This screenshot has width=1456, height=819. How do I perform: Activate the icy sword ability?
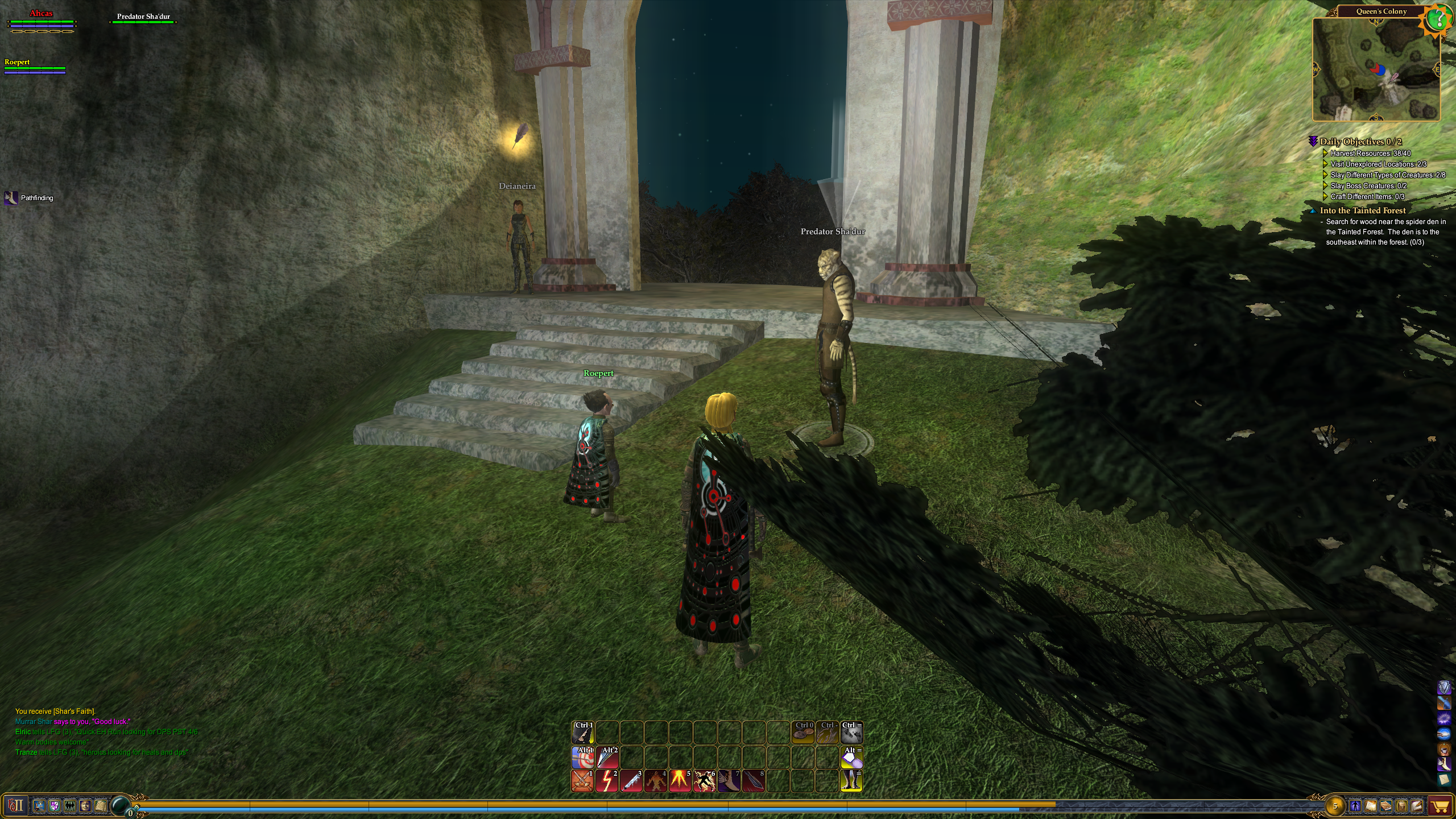631,781
